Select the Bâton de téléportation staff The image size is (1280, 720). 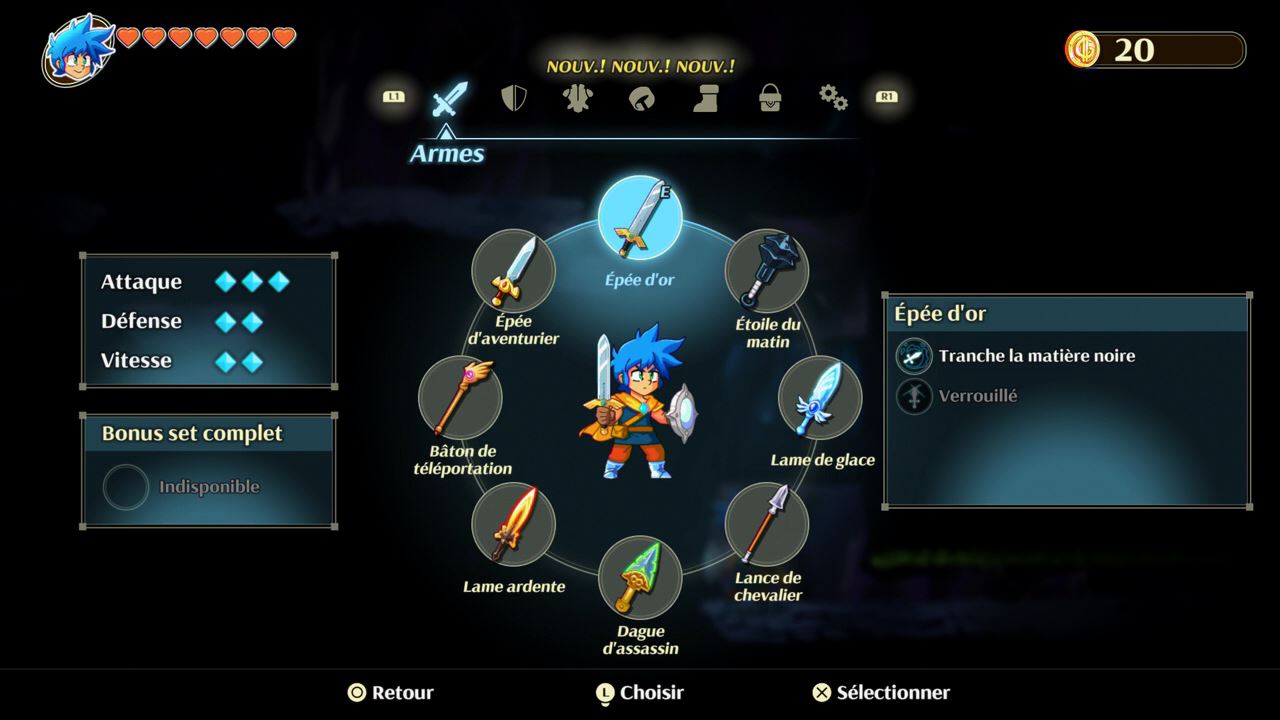click(460, 397)
